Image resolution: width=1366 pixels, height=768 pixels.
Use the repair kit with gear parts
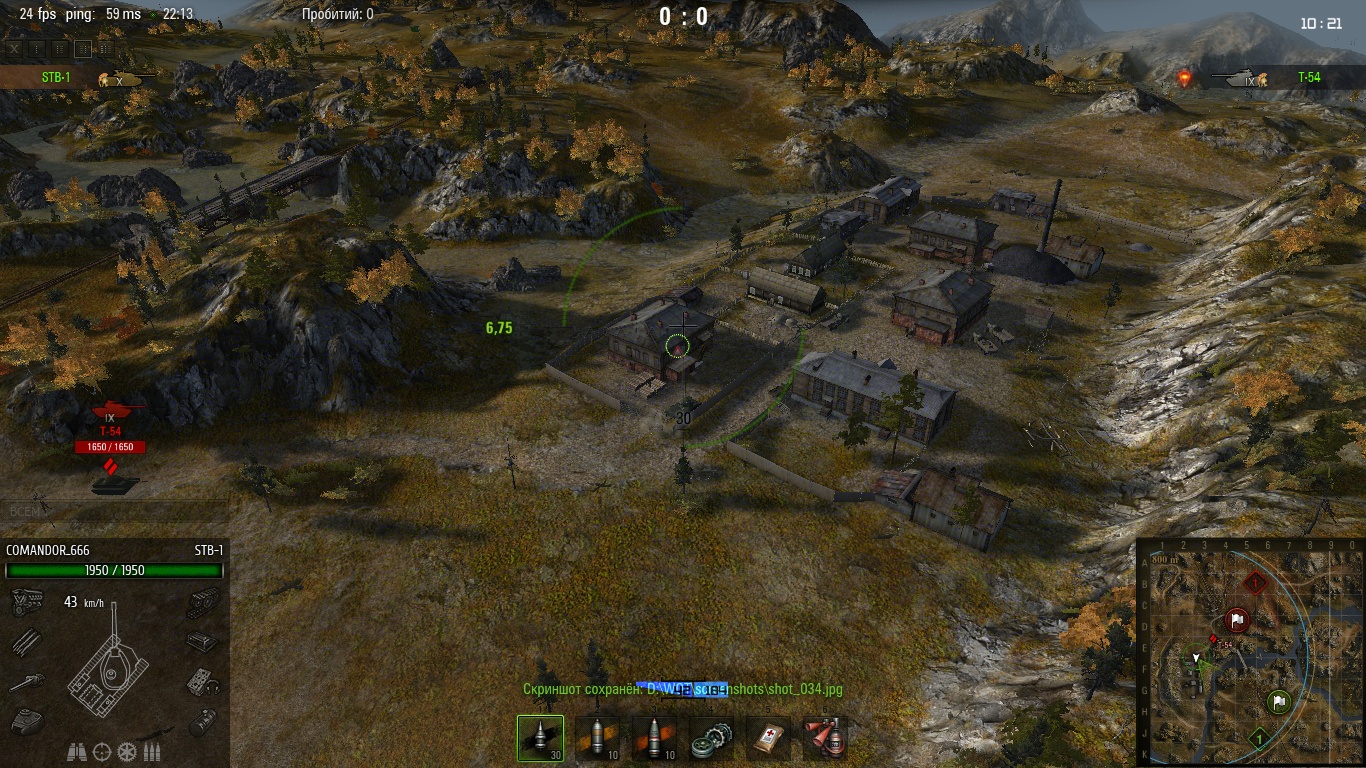point(711,739)
